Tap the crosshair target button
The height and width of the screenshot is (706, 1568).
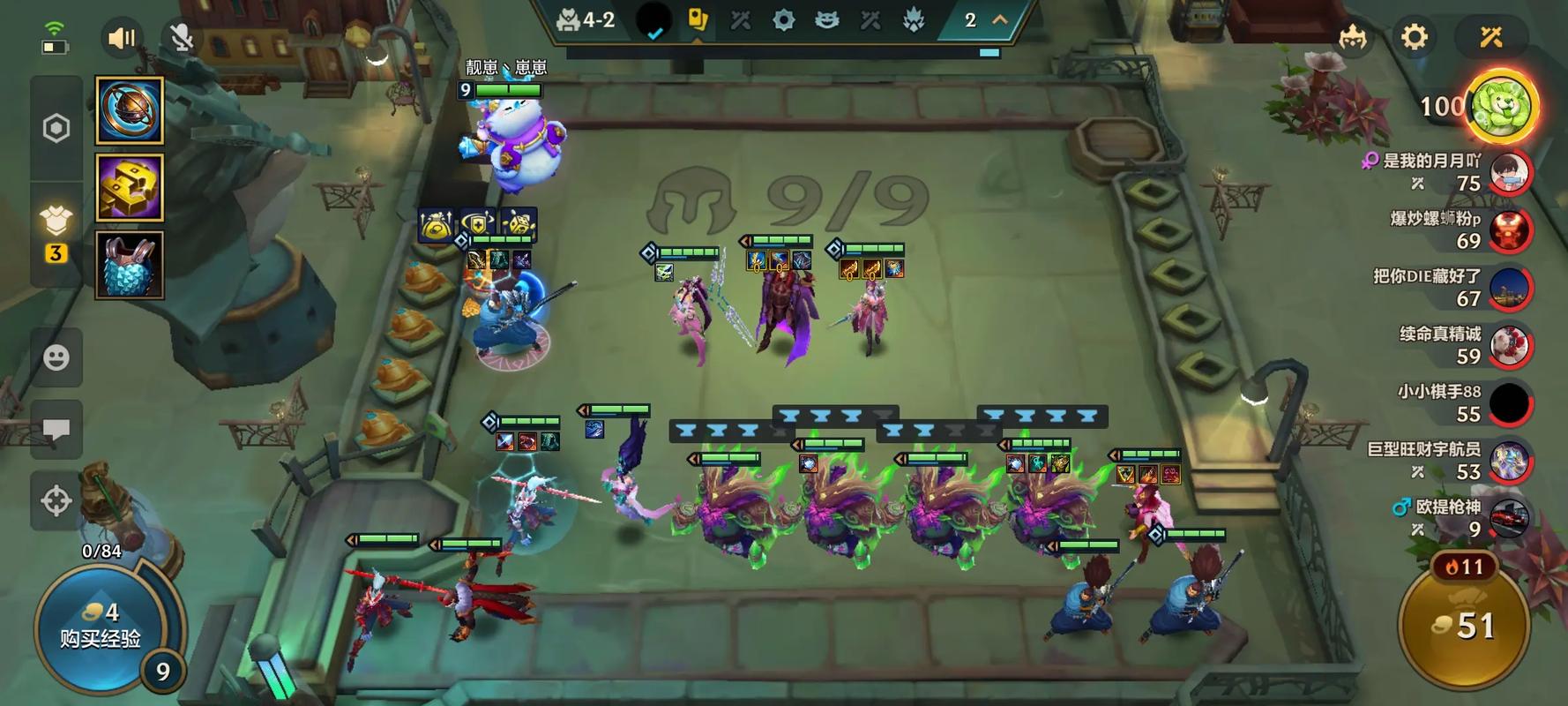click(x=56, y=500)
